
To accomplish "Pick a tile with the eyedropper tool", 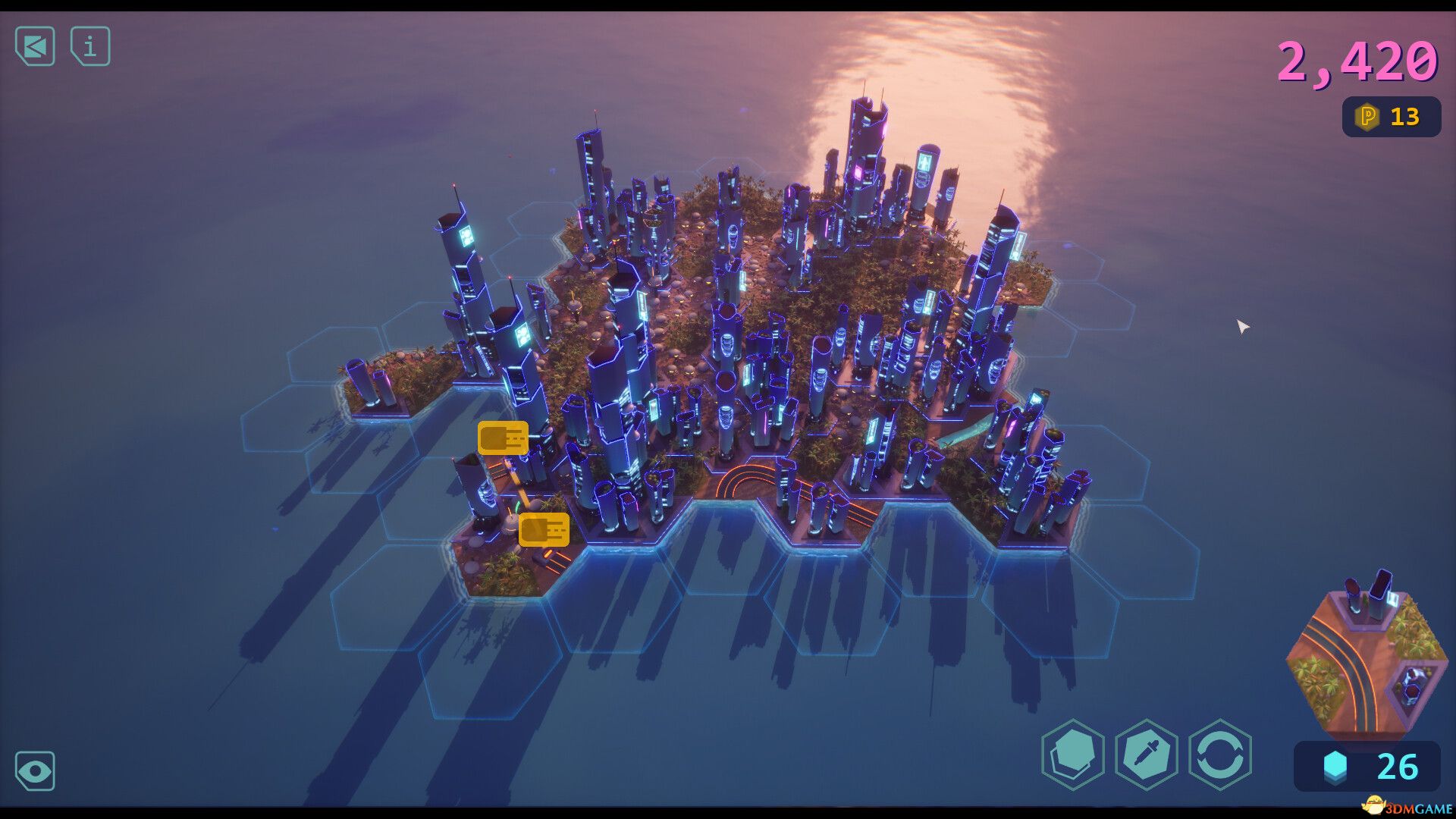I will [1147, 758].
